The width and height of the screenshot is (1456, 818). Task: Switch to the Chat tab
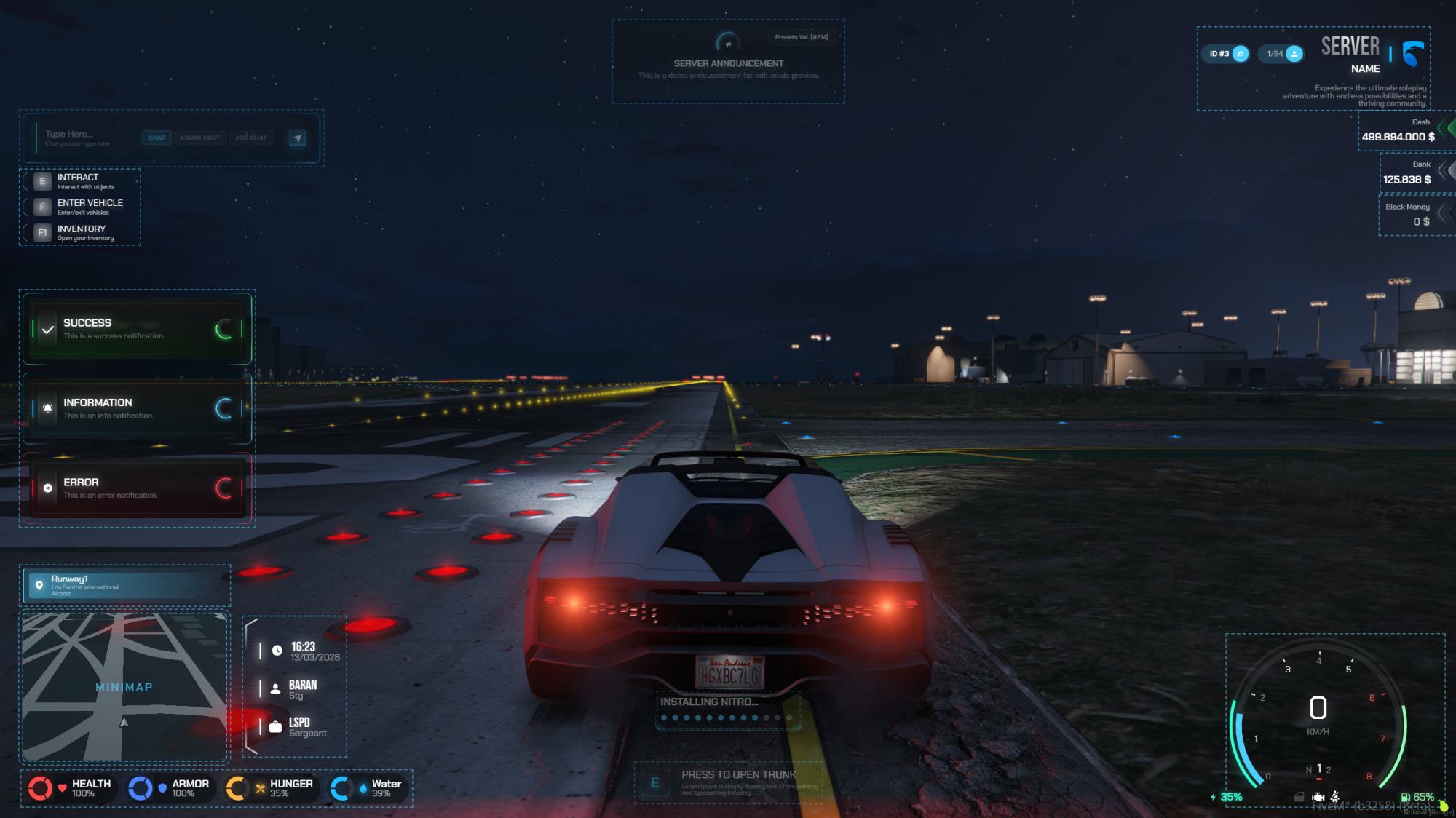click(x=156, y=138)
